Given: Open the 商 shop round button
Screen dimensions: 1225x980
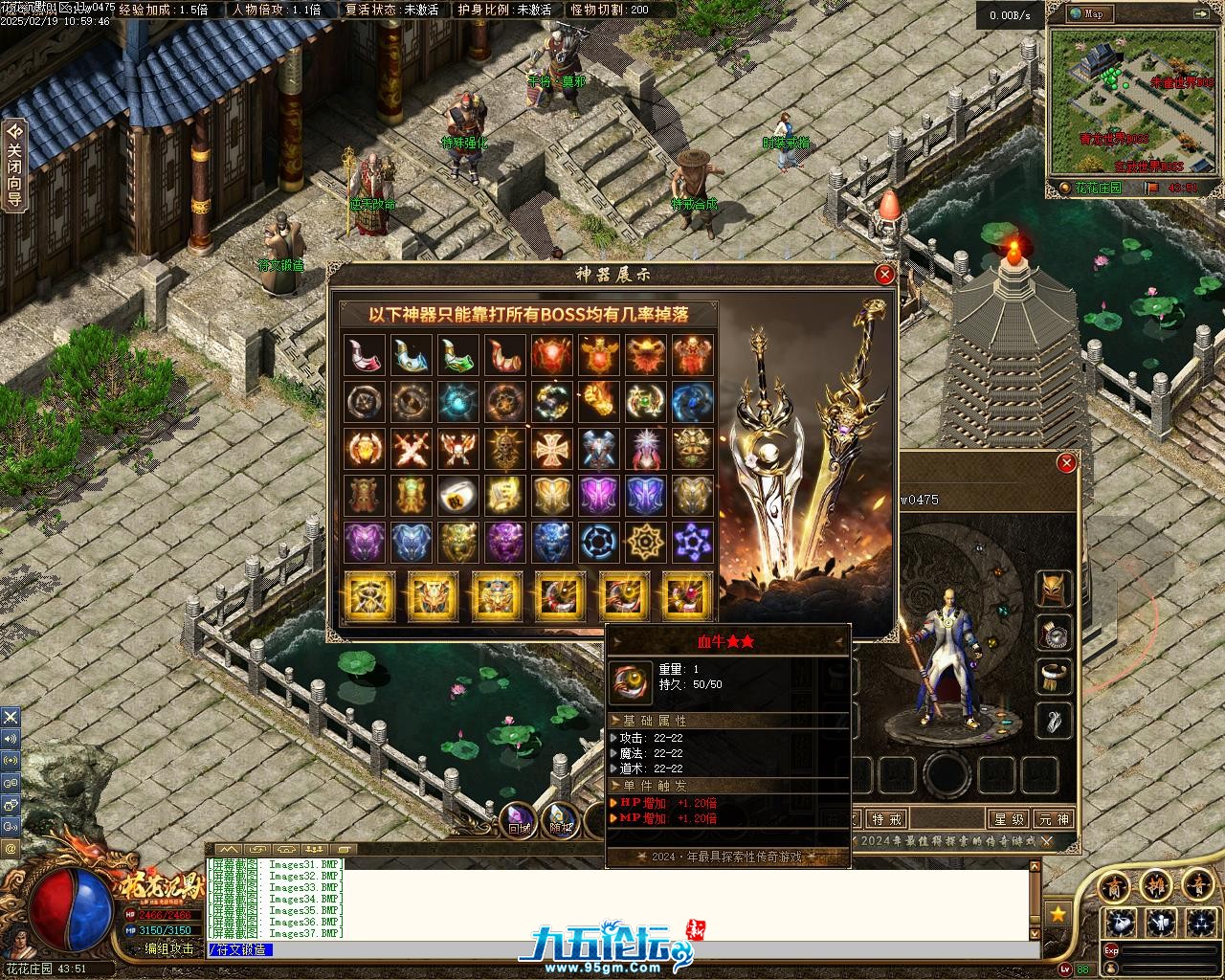Looking at the screenshot, I should [x=1113, y=885].
